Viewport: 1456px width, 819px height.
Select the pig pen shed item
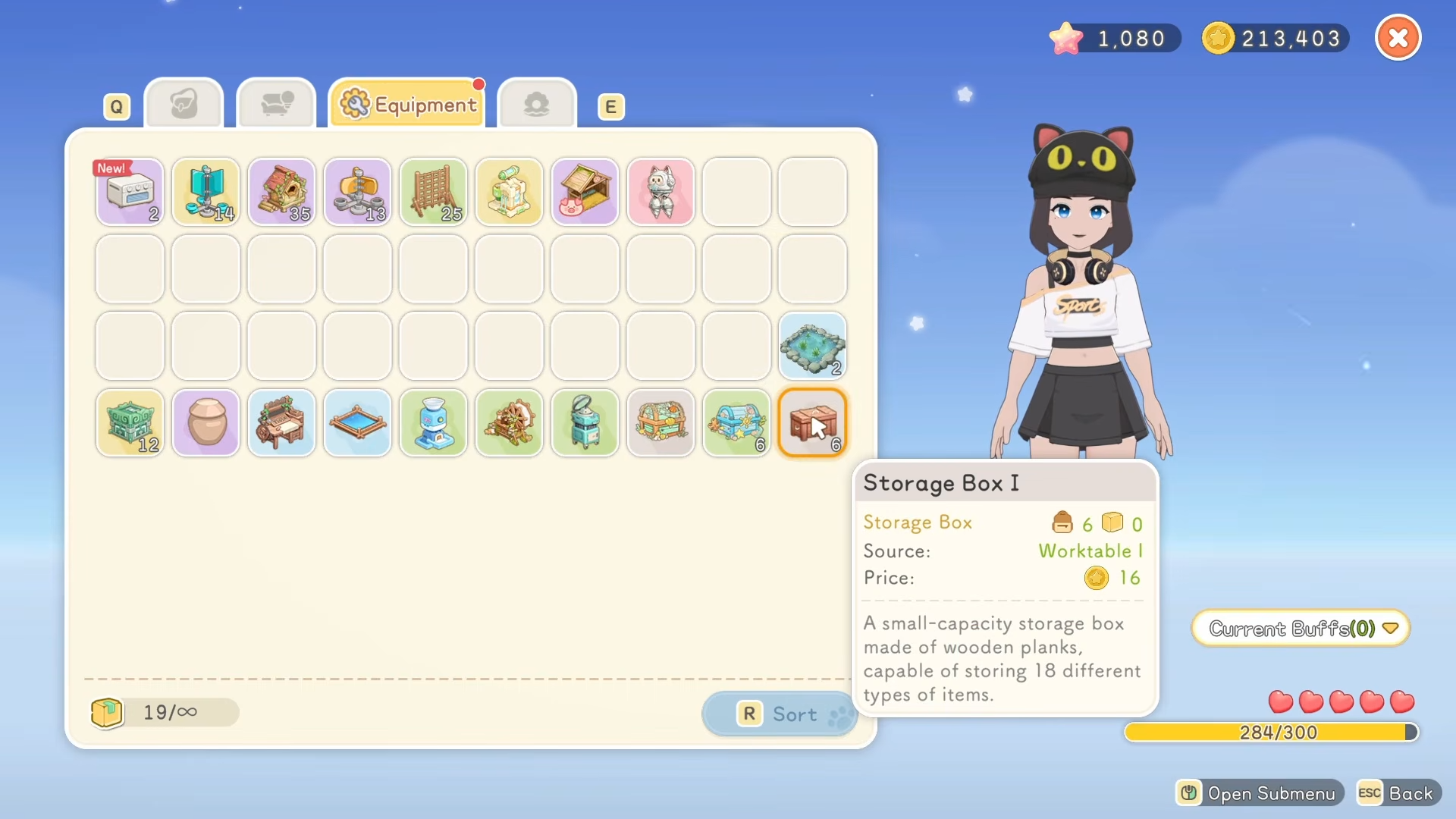pos(585,192)
